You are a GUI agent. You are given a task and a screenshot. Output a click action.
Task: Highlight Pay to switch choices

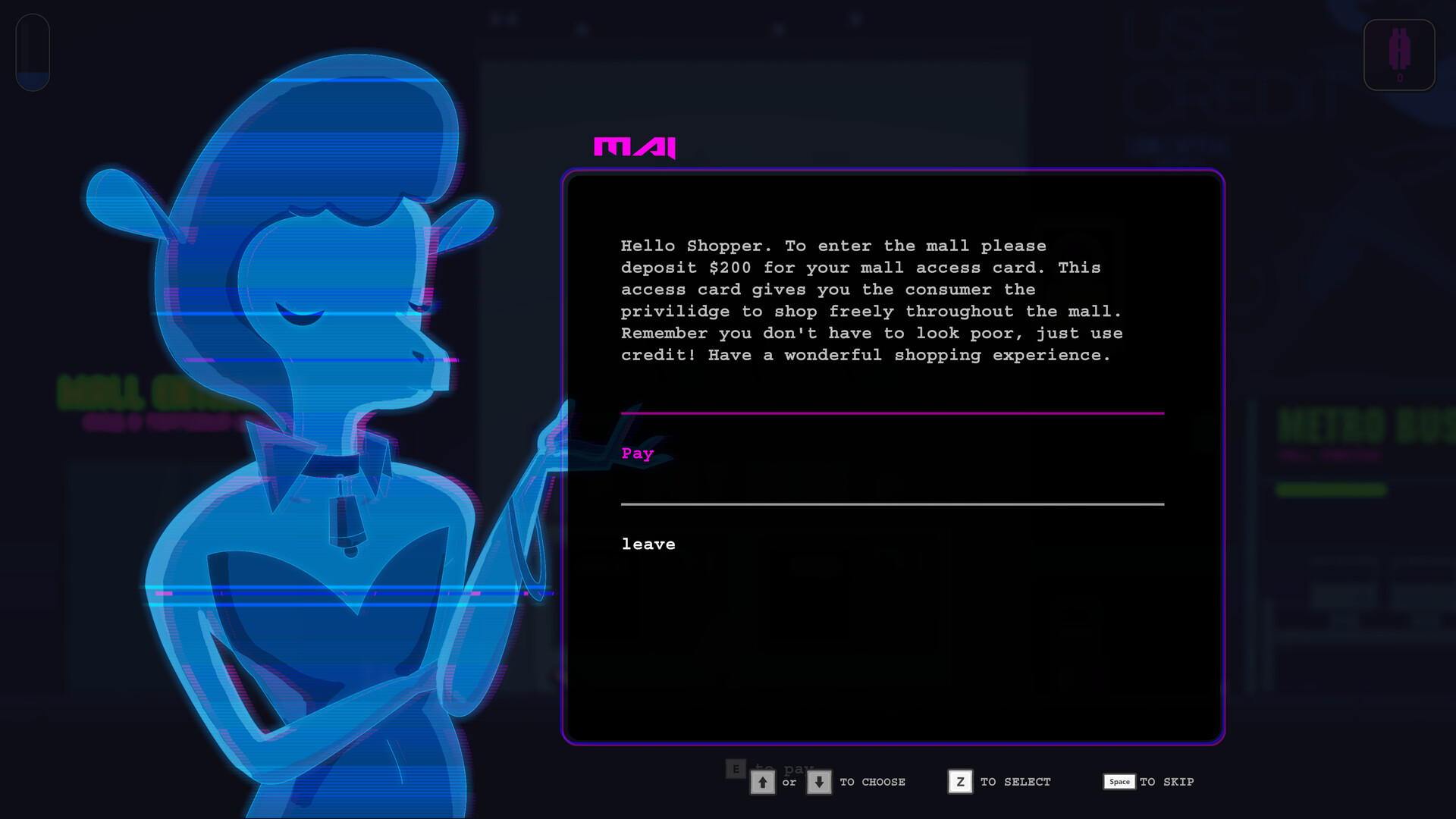coord(637,453)
